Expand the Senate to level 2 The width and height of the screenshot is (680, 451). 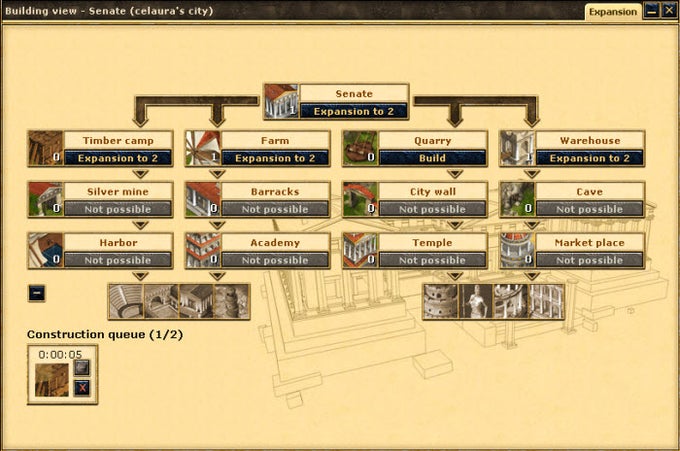(x=354, y=112)
